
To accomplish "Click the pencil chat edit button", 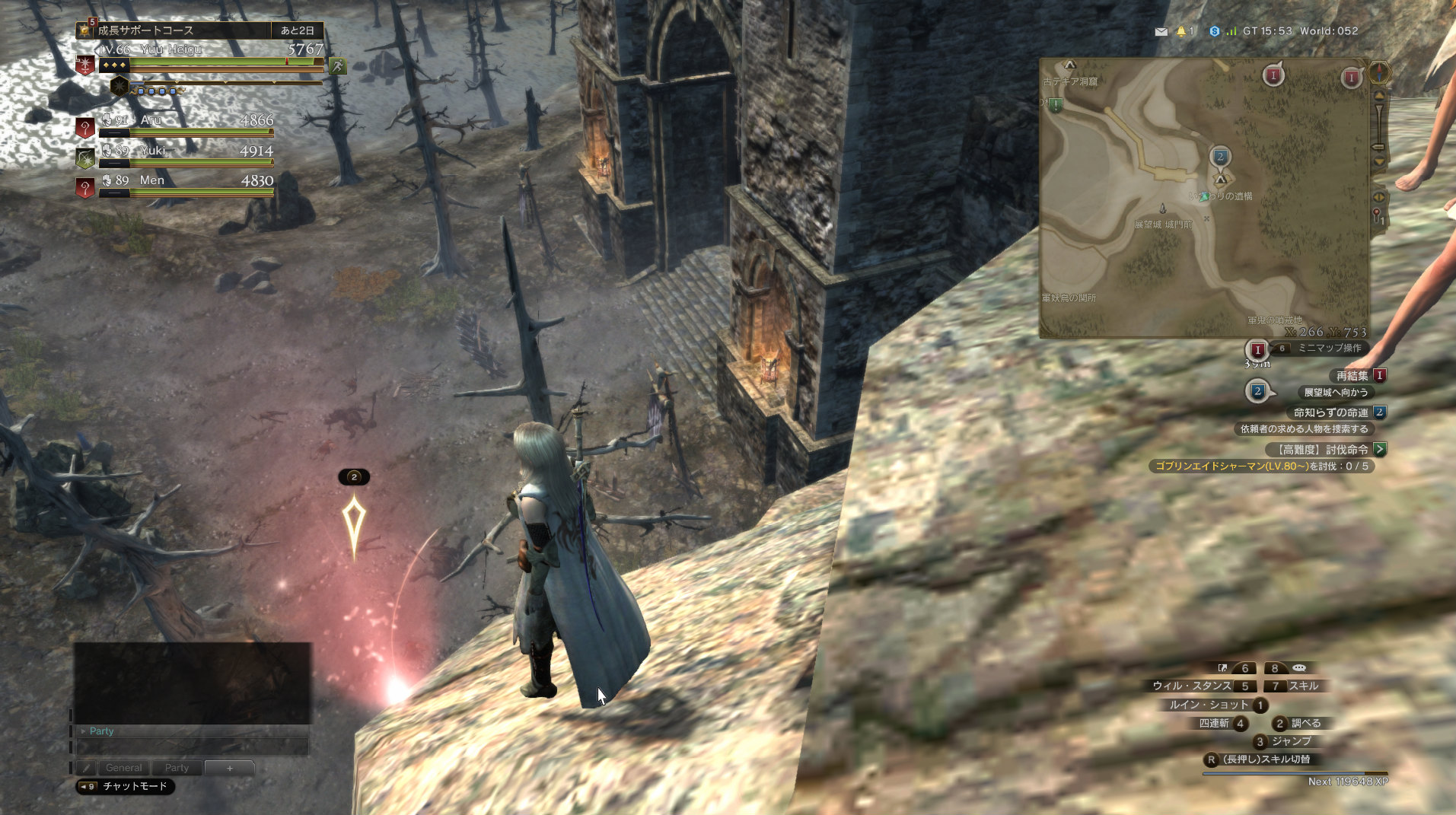I will (87, 768).
